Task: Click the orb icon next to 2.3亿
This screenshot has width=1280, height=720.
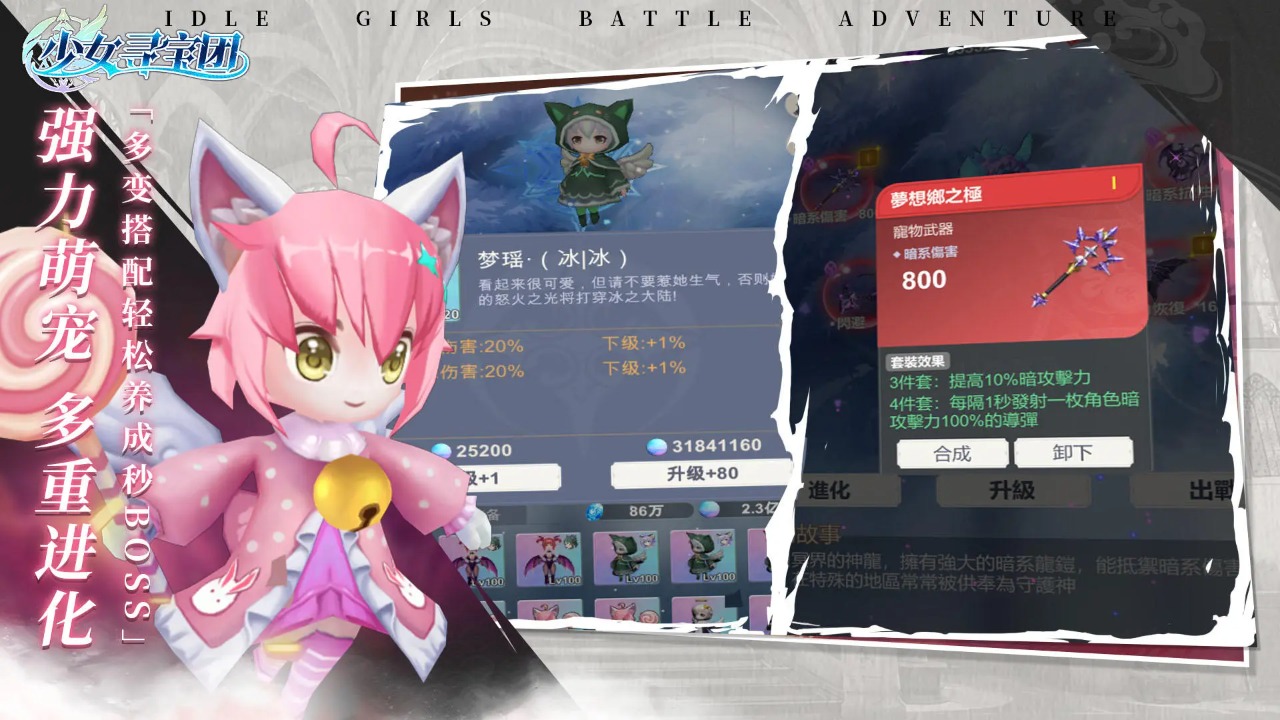Action: click(709, 509)
